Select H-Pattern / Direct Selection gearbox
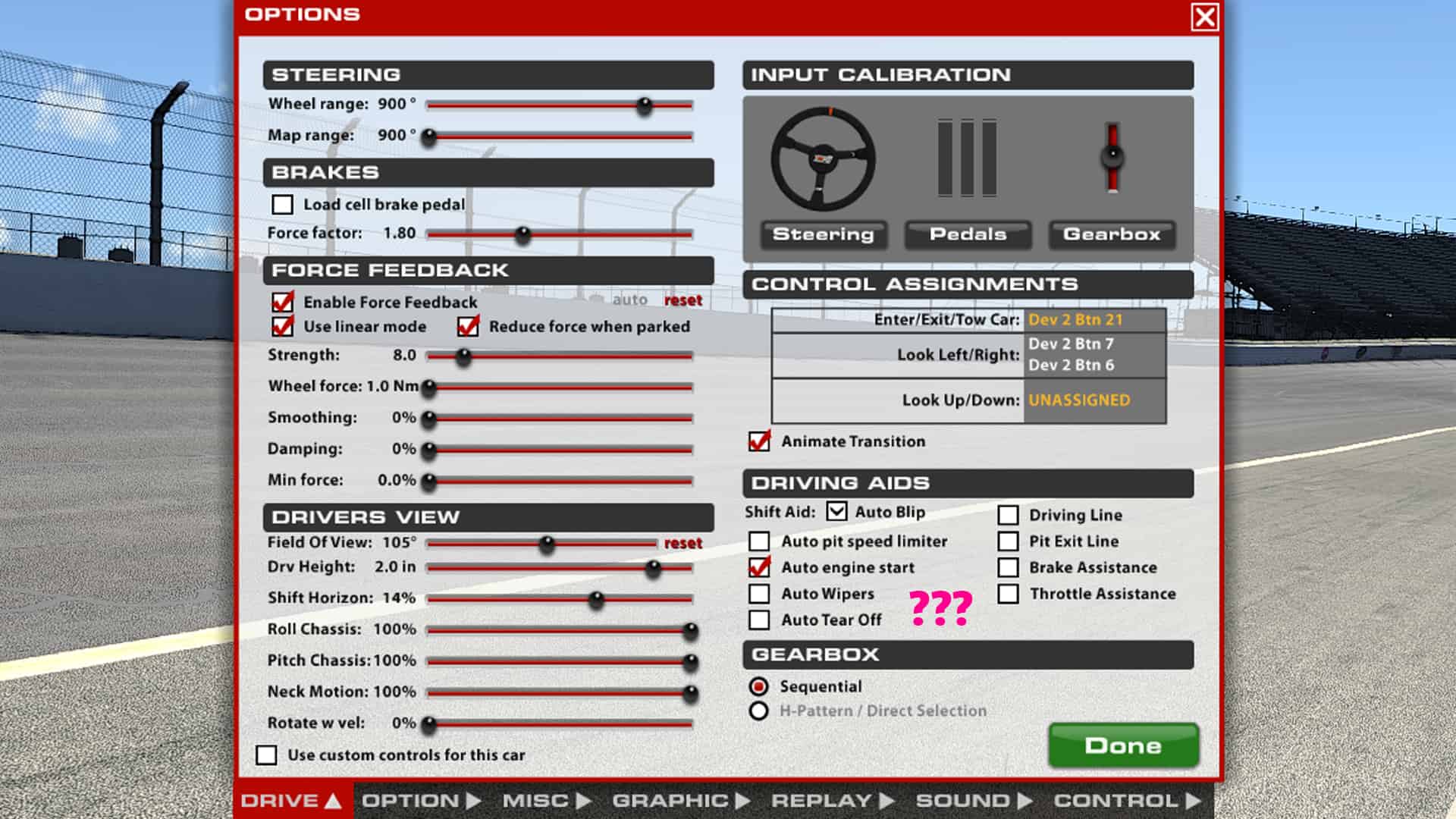This screenshot has width=1456, height=819. [758, 711]
